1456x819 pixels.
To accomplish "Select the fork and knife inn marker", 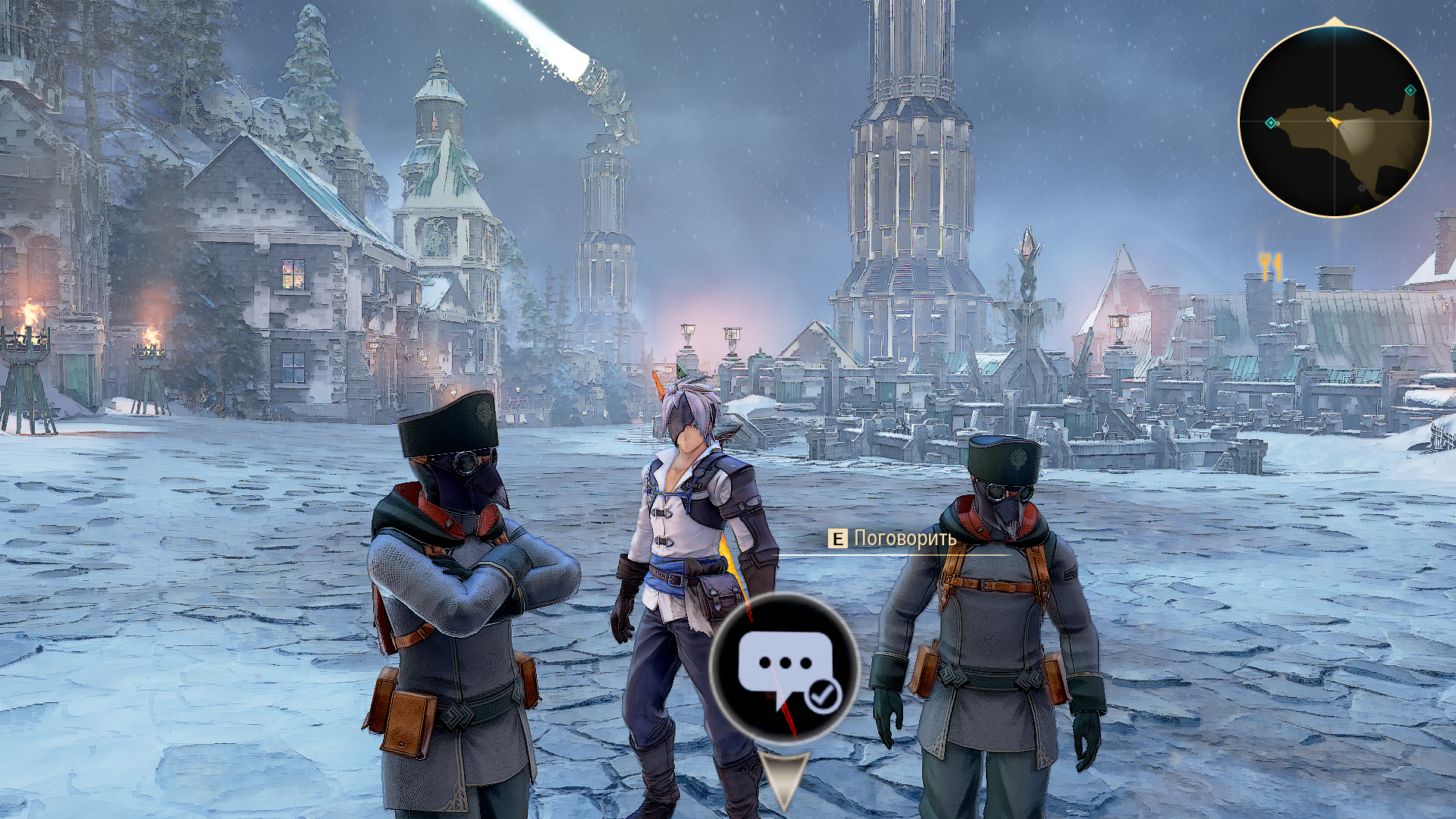I will pyautogui.click(x=1269, y=267).
